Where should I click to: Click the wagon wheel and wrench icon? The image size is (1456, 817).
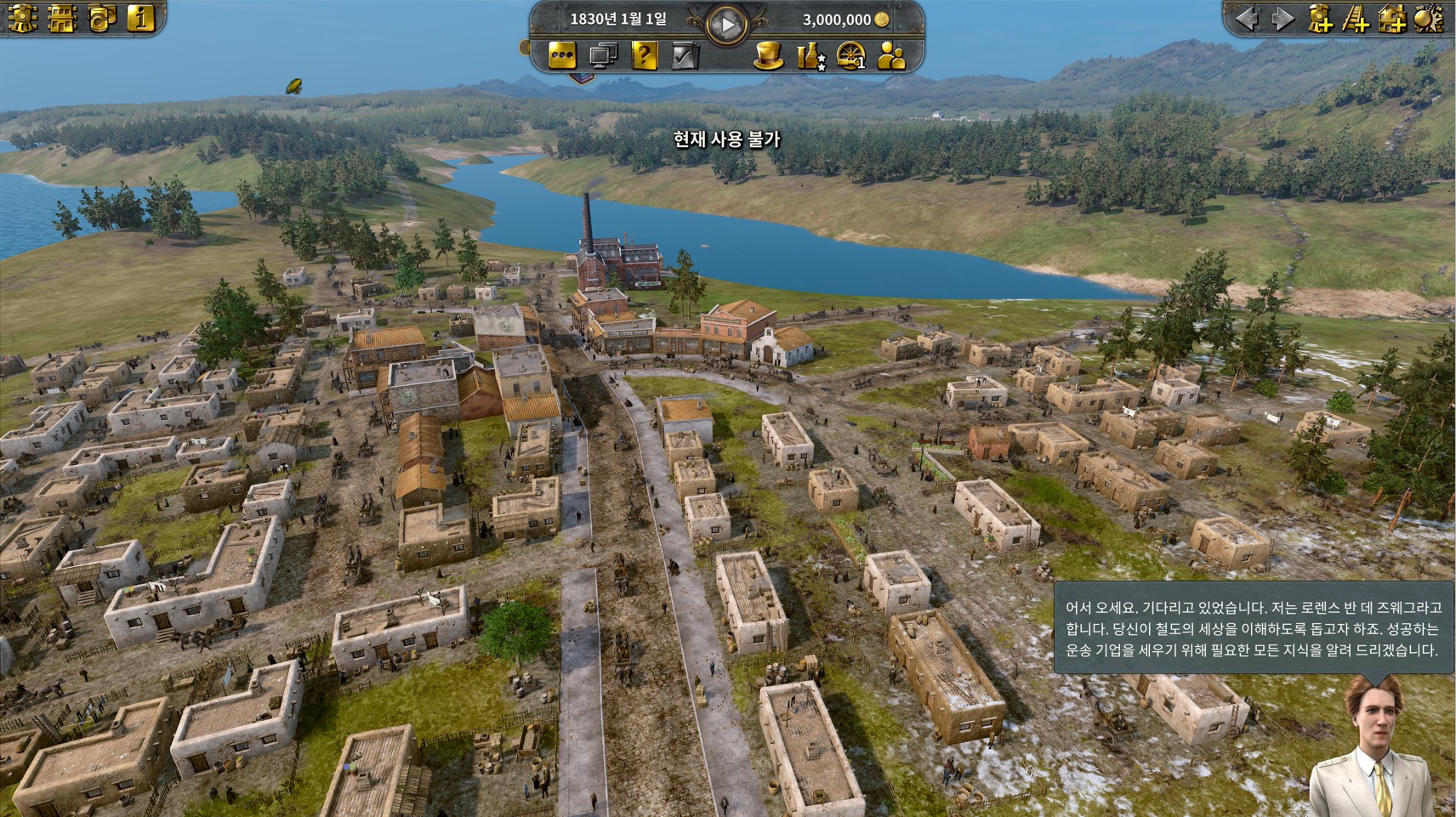(850, 56)
